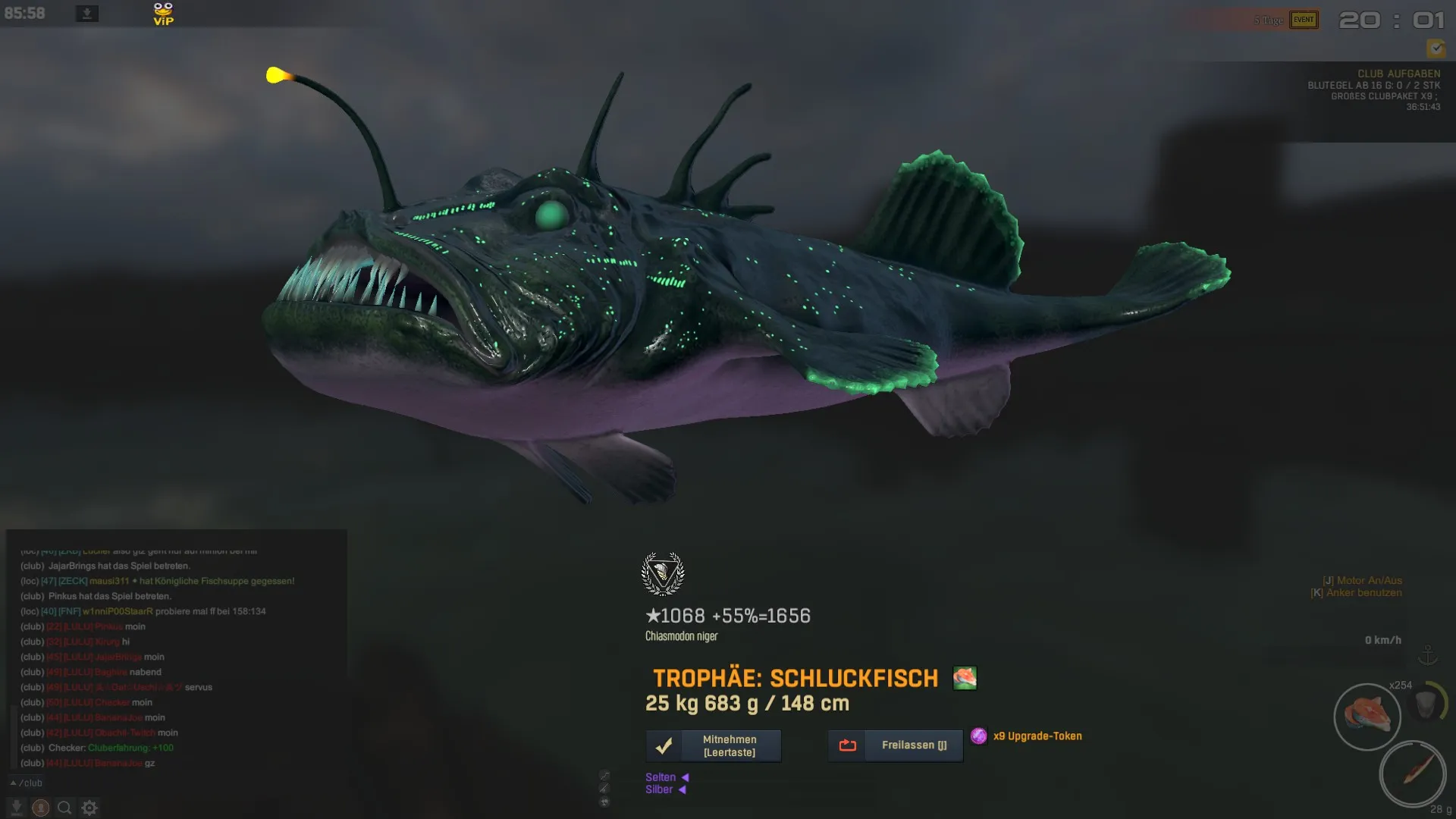
Task: Click the Upgrade-Token reward icon
Action: tap(979, 736)
